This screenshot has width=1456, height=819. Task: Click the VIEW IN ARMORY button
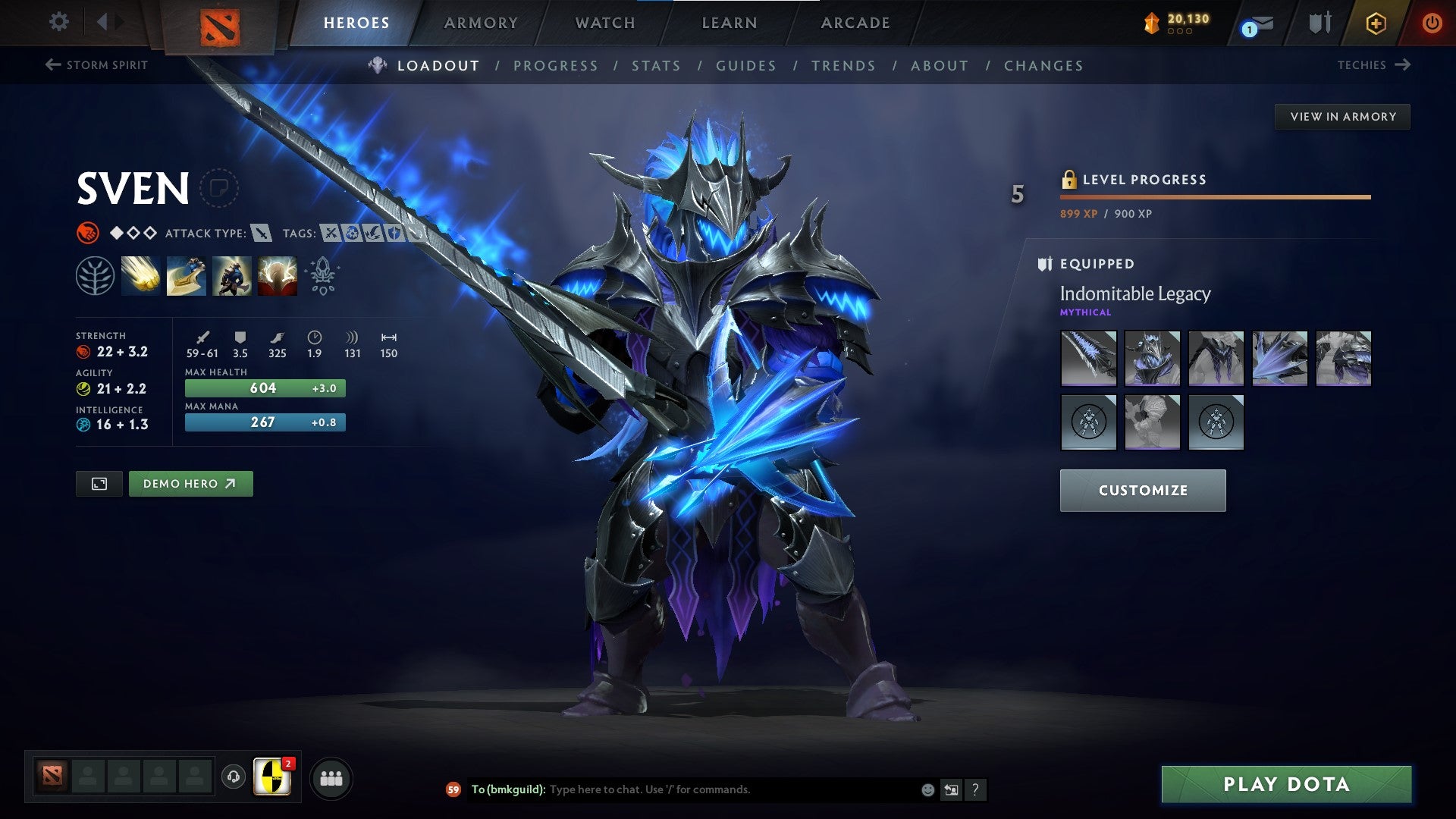pyautogui.click(x=1343, y=116)
